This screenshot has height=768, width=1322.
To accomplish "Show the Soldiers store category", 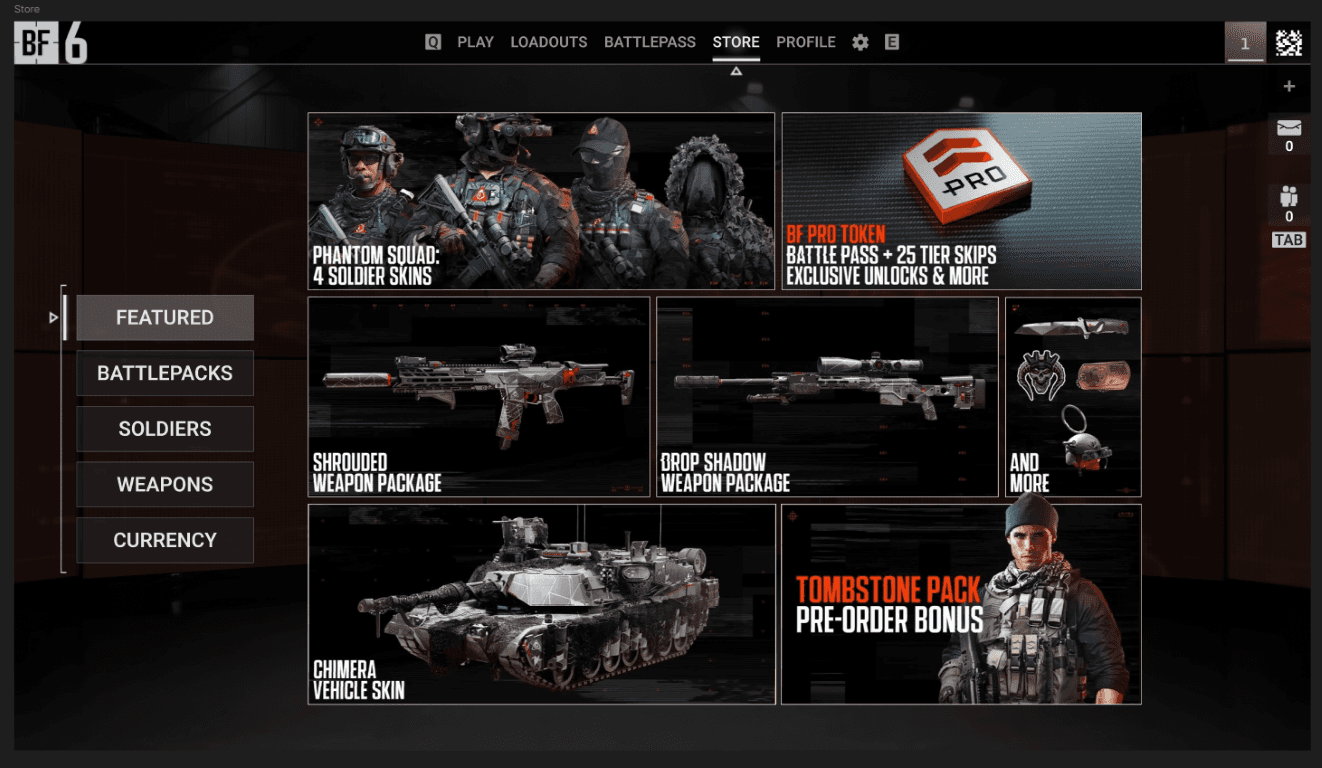I will tap(165, 429).
